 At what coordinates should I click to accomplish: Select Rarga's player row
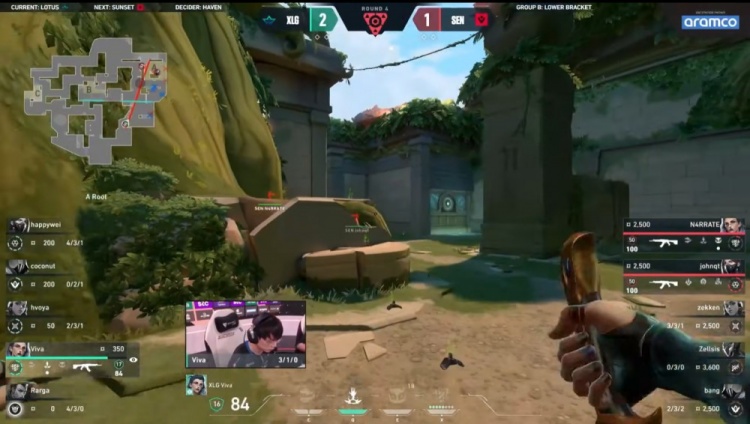point(50,400)
